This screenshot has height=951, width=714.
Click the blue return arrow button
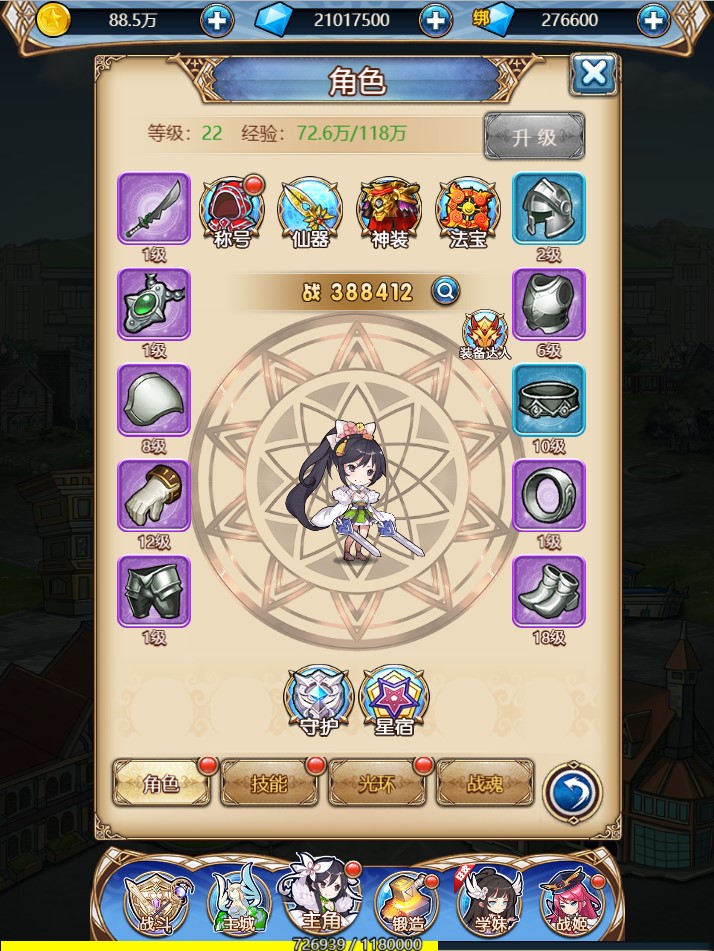[573, 792]
